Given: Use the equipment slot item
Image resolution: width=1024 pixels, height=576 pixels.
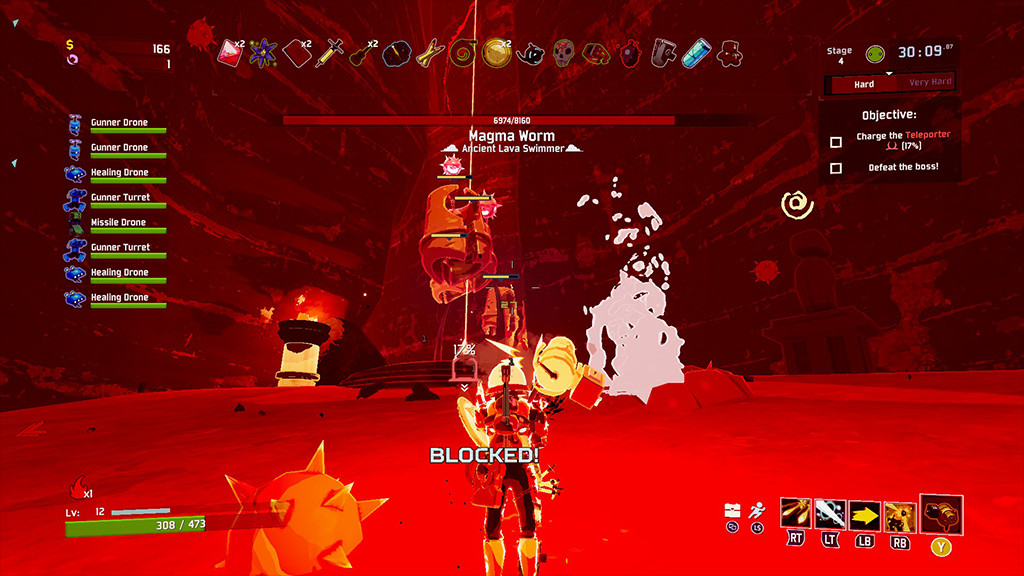Looking at the screenshot, I should tap(941, 514).
